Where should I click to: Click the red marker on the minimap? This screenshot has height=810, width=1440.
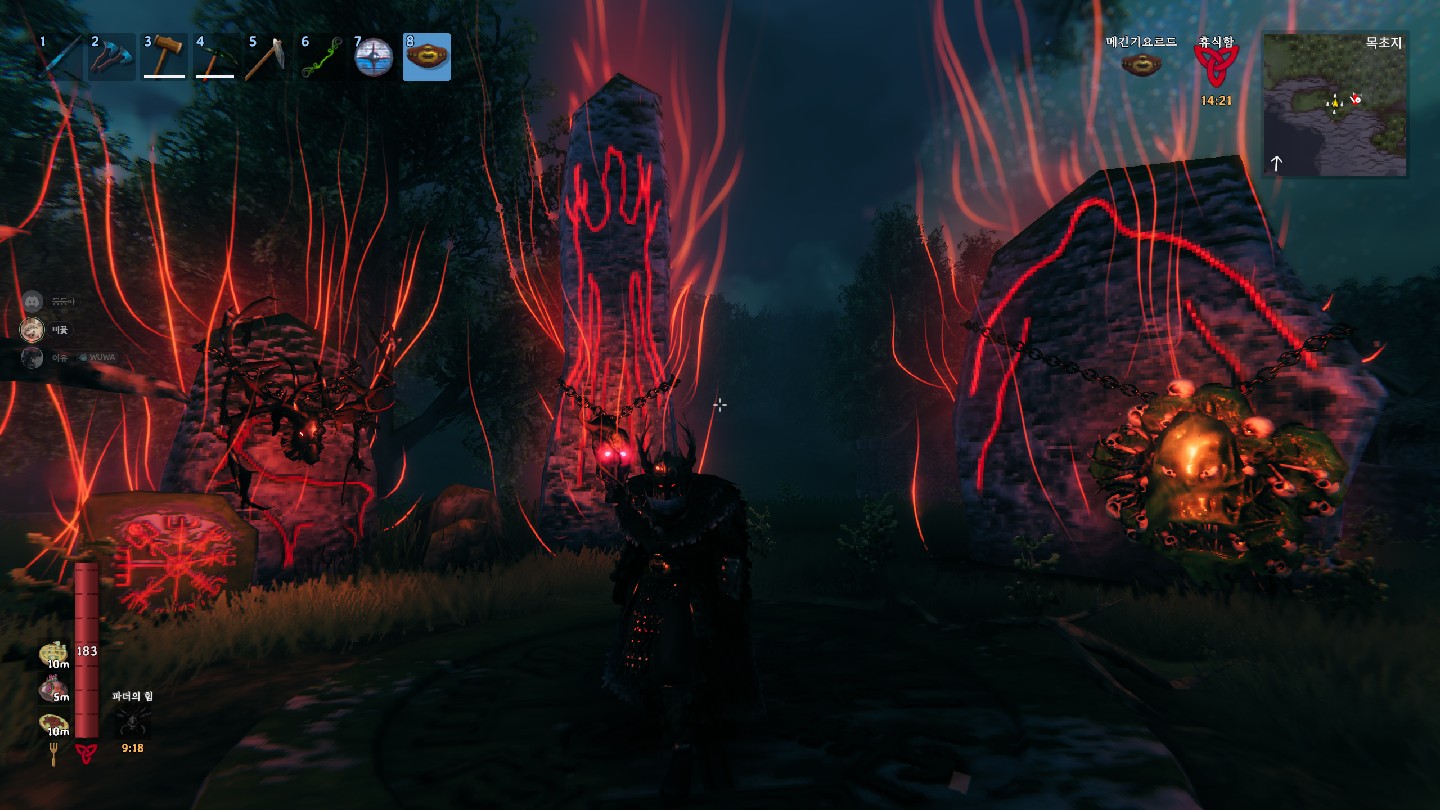[1356, 98]
